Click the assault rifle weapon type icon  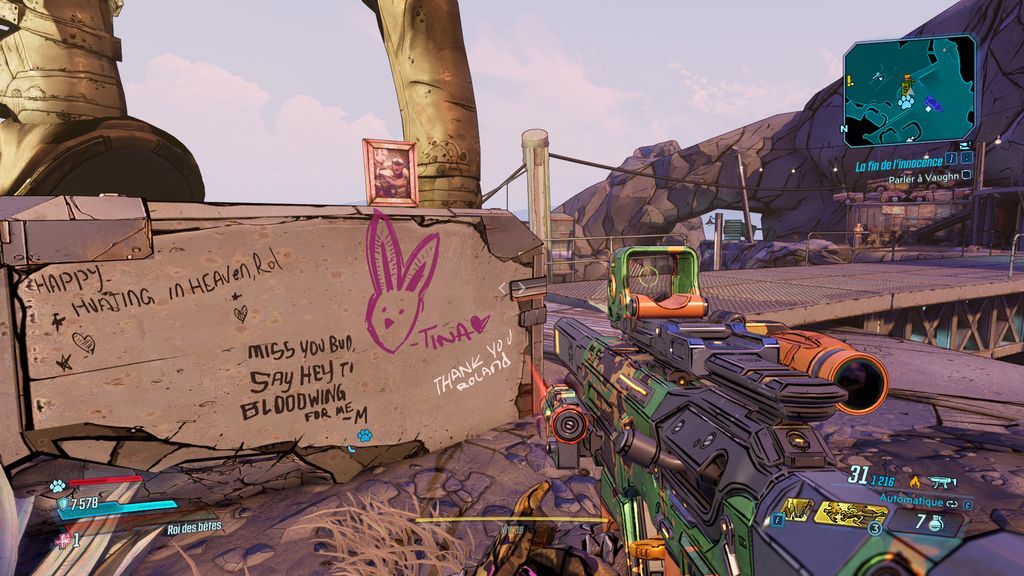point(941,481)
